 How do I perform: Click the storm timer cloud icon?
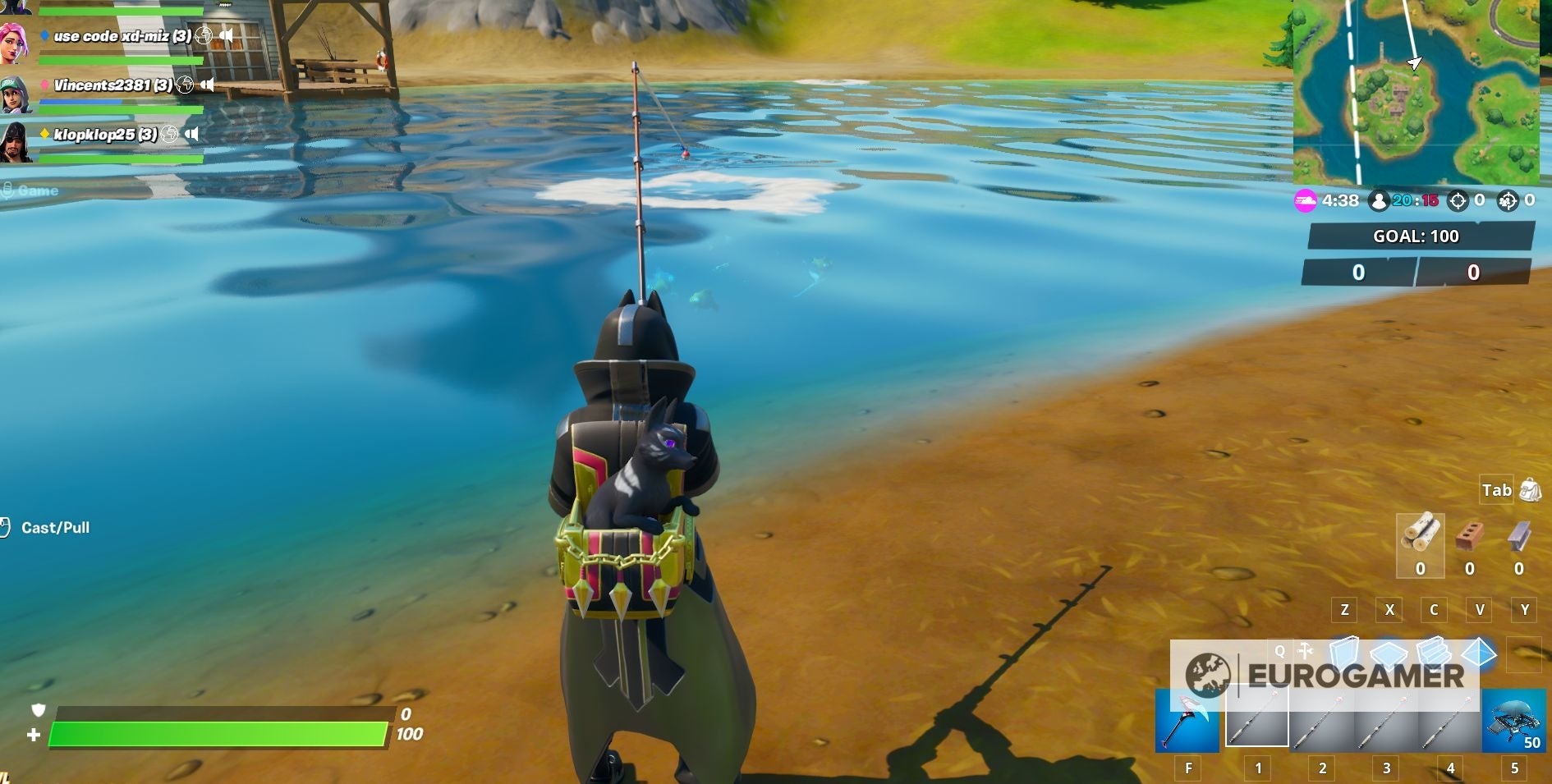(x=1306, y=199)
